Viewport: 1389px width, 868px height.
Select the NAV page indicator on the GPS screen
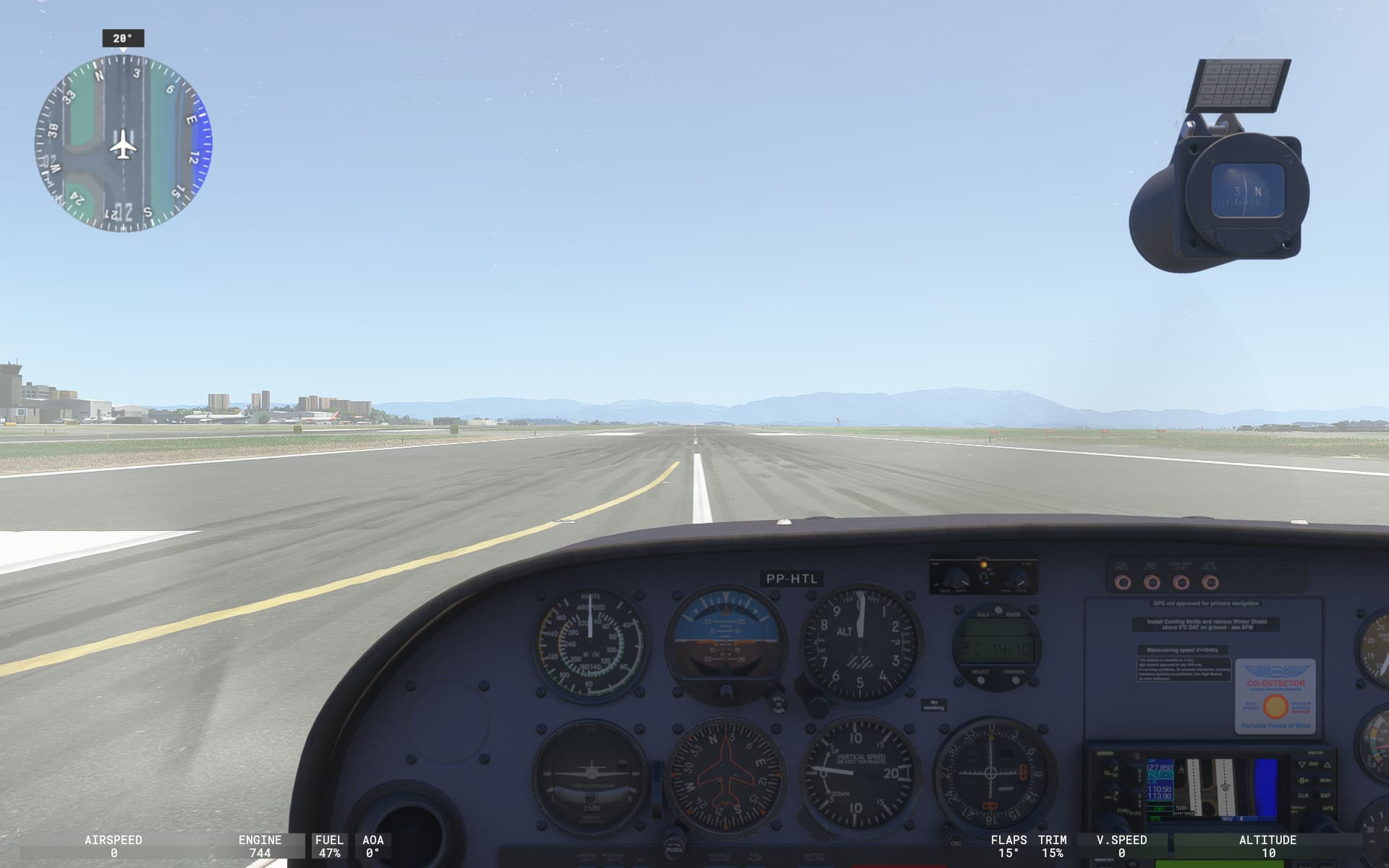[1227, 818]
